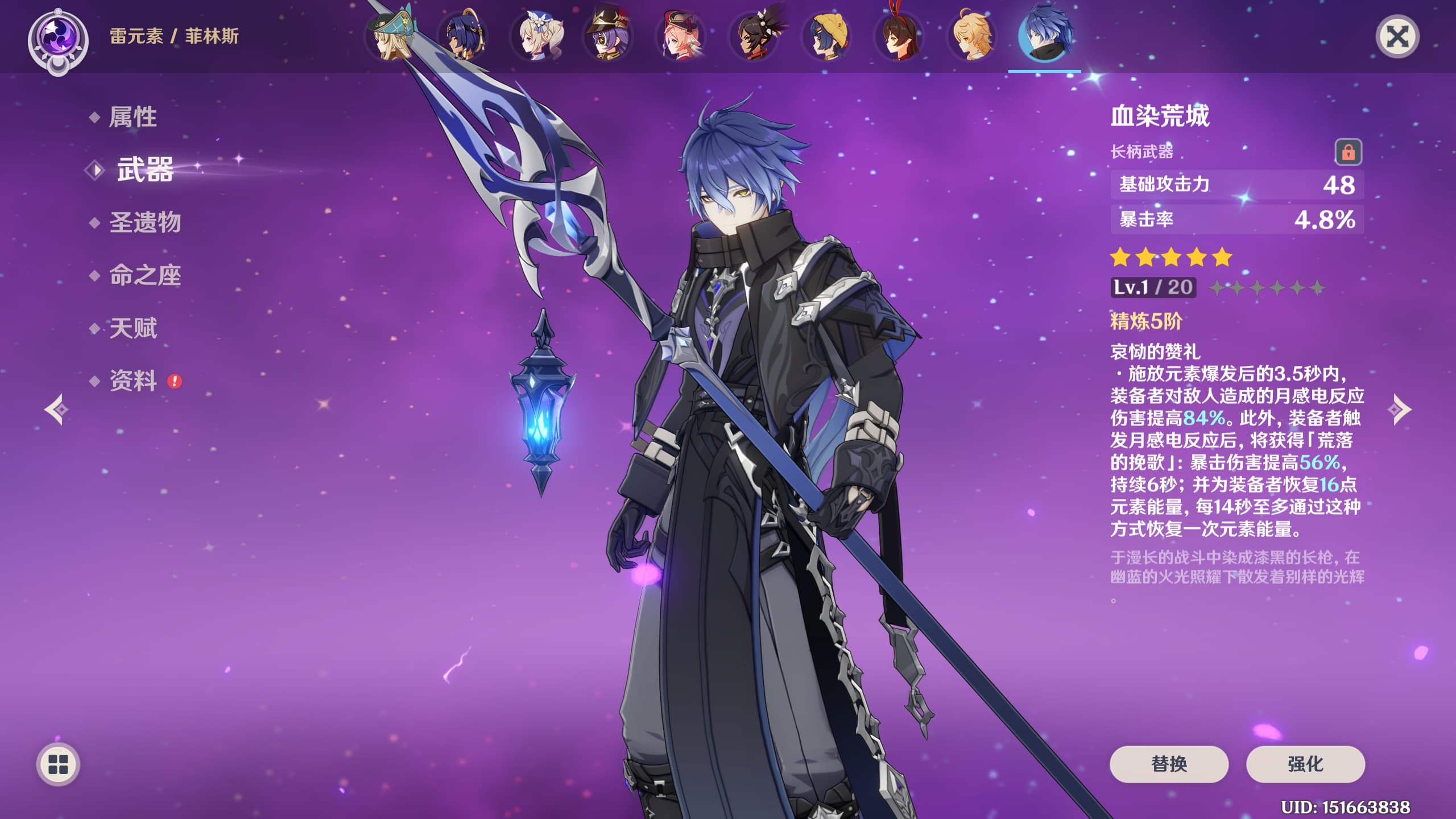Open the 属性 attributes menu

point(133,117)
